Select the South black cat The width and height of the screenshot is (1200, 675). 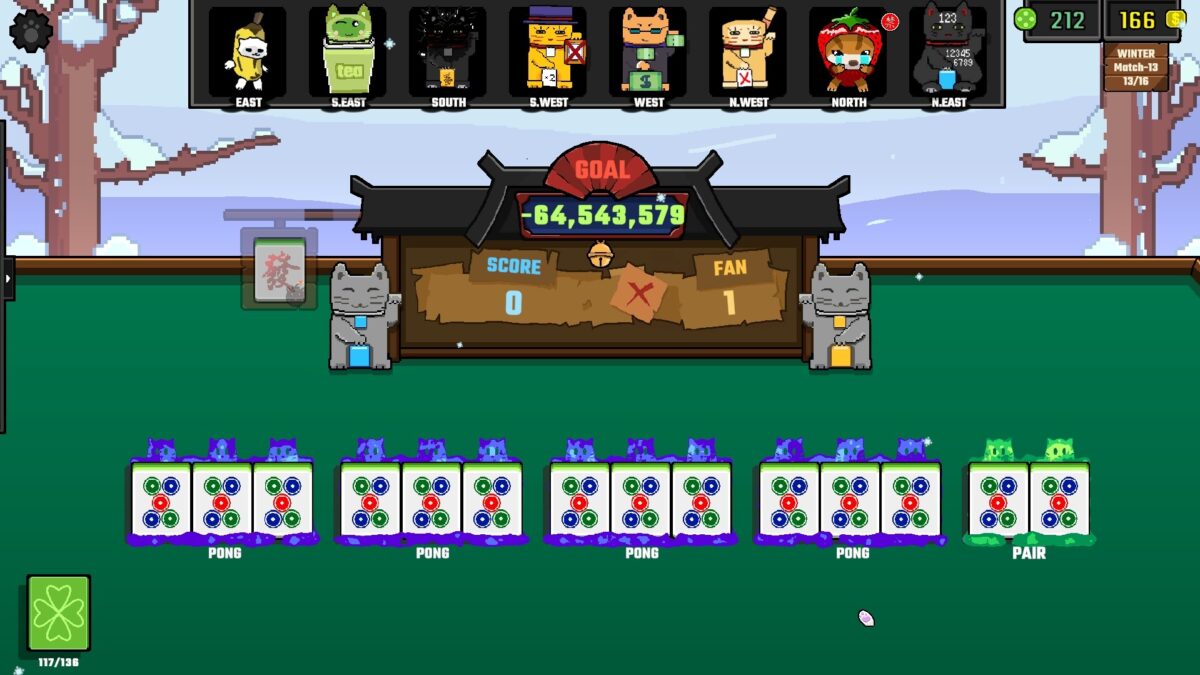tap(447, 52)
